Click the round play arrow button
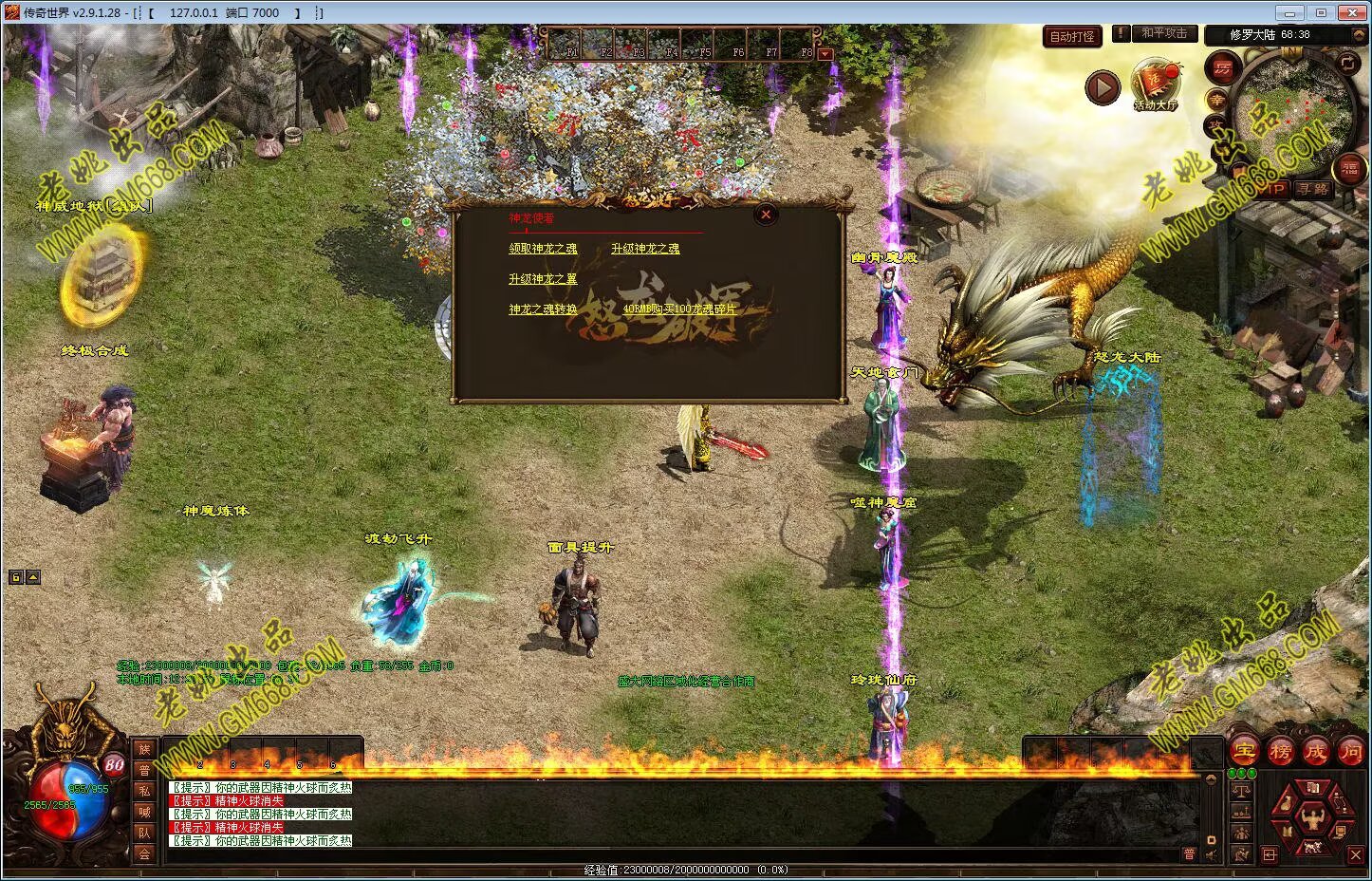The width and height of the screenshot is (1372, 881). click(1102, 88)
